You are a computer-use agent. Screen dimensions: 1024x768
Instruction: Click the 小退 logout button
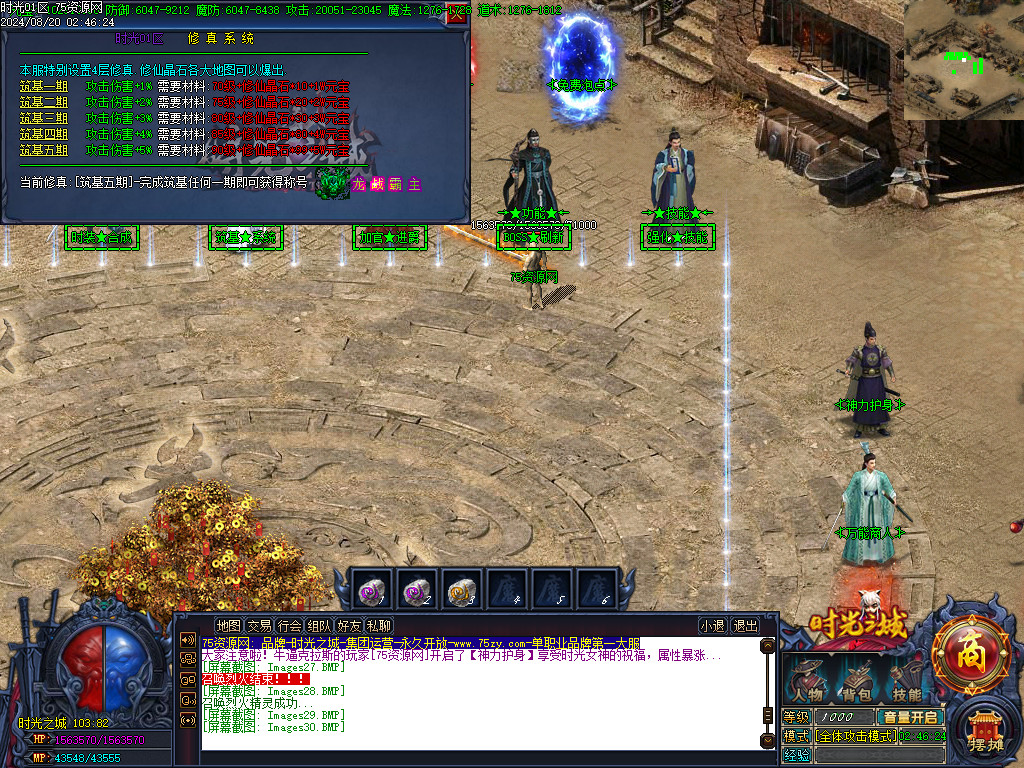712,626
